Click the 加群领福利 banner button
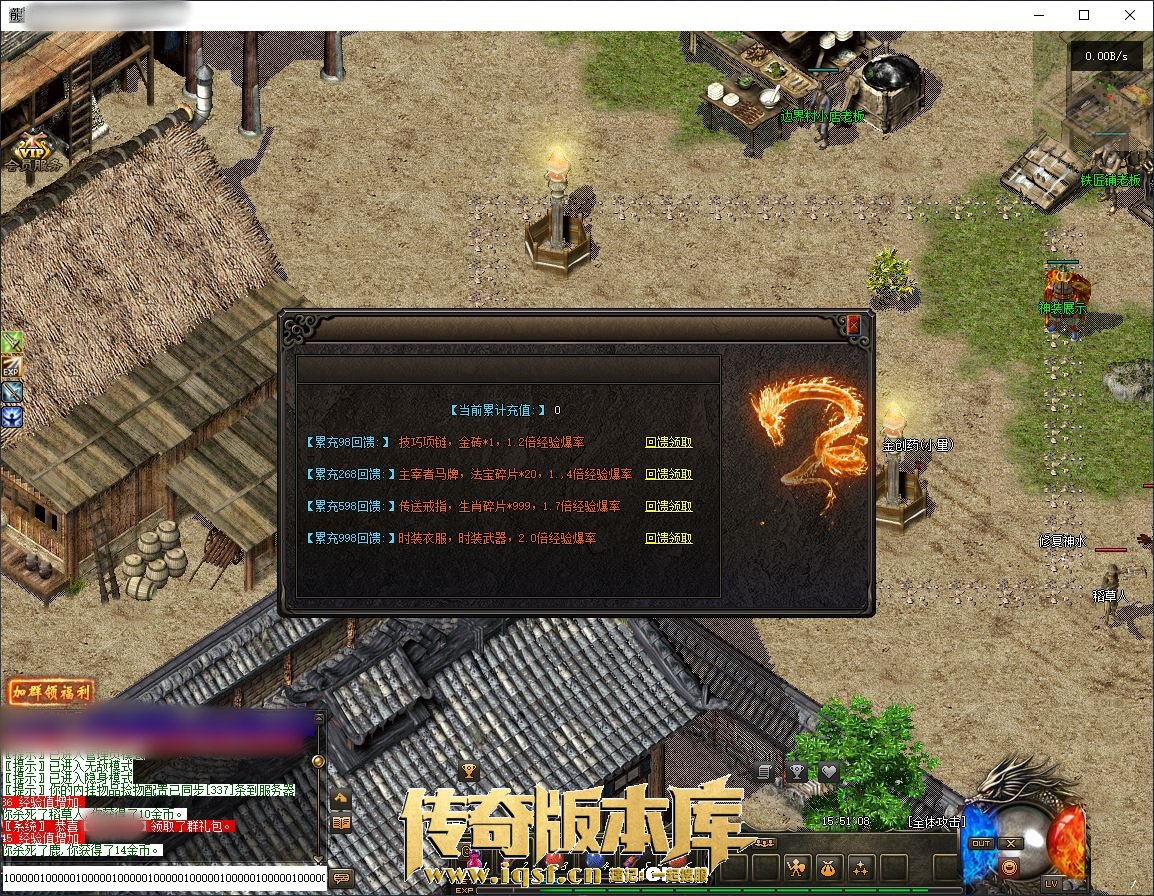The height and width of the screenshot is (896, 1154). pyautogui.click(x=51, y=692)
